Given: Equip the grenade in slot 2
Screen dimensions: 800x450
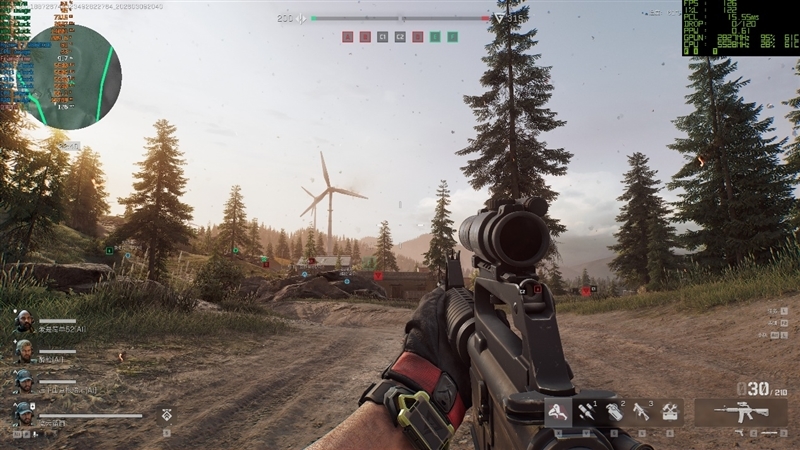Looking at the screenshot, I should click(x=614, y=411).
